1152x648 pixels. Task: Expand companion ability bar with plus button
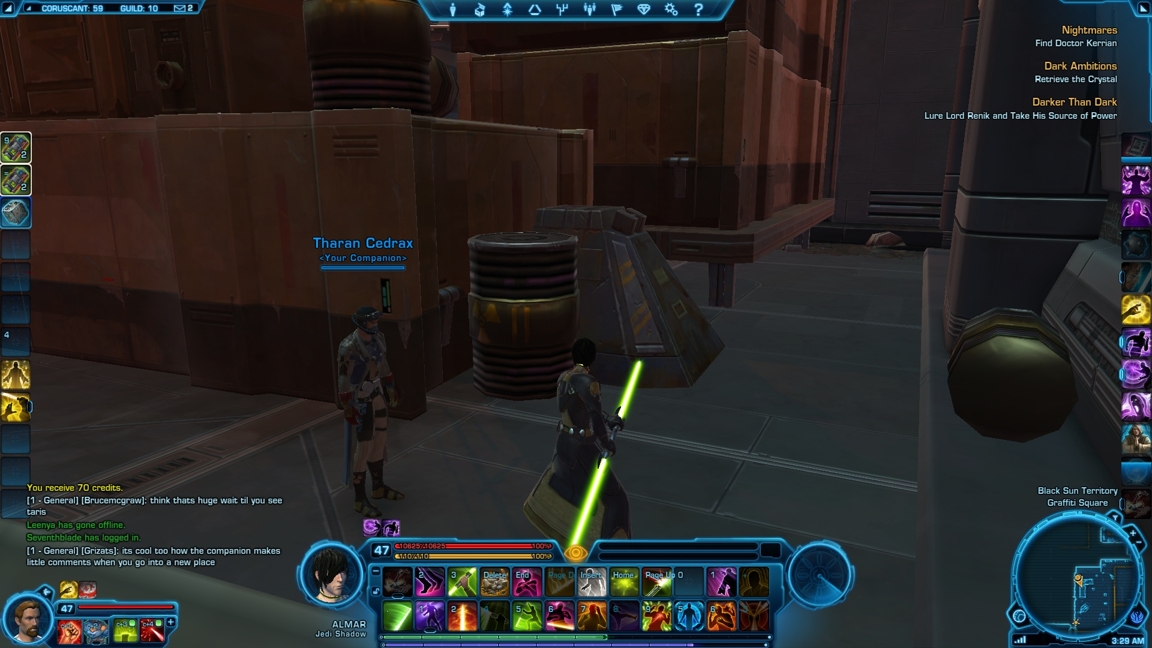[171, 623]
